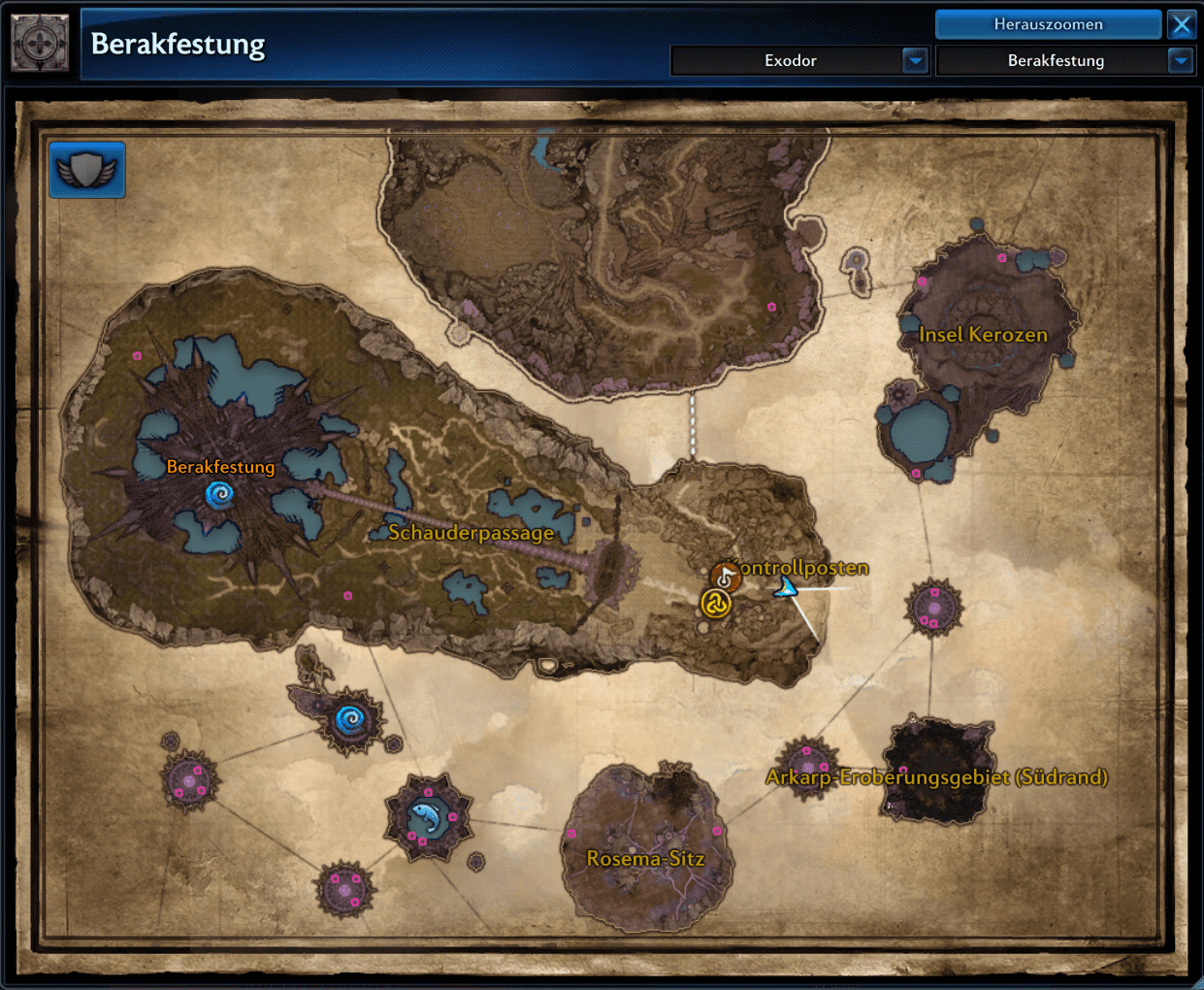Click the Herauszoomen zoom-out button

(x=1048, y=24)
